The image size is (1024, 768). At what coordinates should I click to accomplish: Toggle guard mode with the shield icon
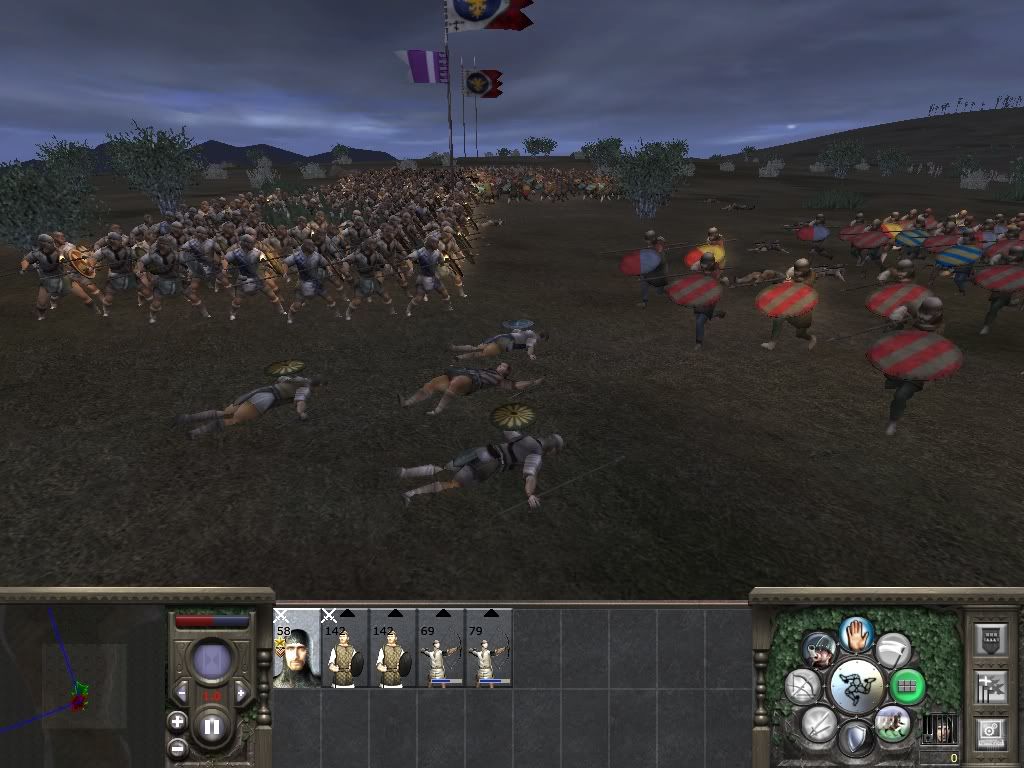click(x=856, y=740)
